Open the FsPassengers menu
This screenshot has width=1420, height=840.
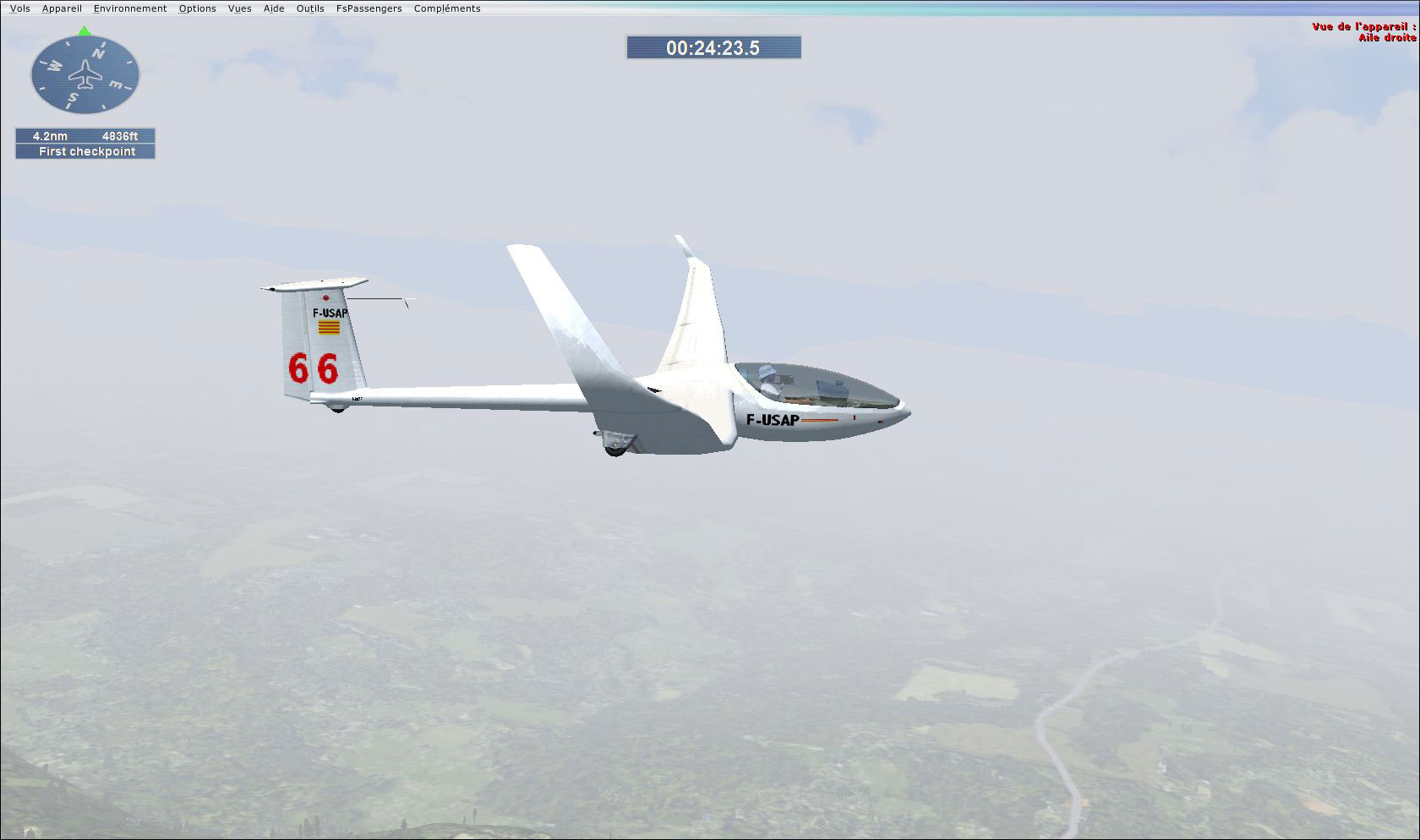coord(369,8)
